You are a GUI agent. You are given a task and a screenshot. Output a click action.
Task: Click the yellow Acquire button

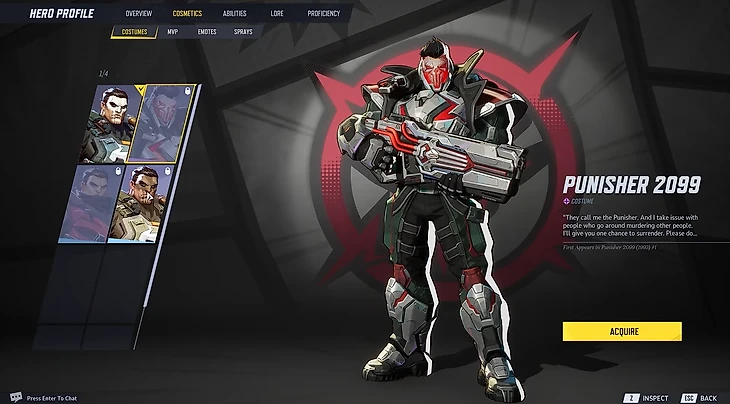621,331
